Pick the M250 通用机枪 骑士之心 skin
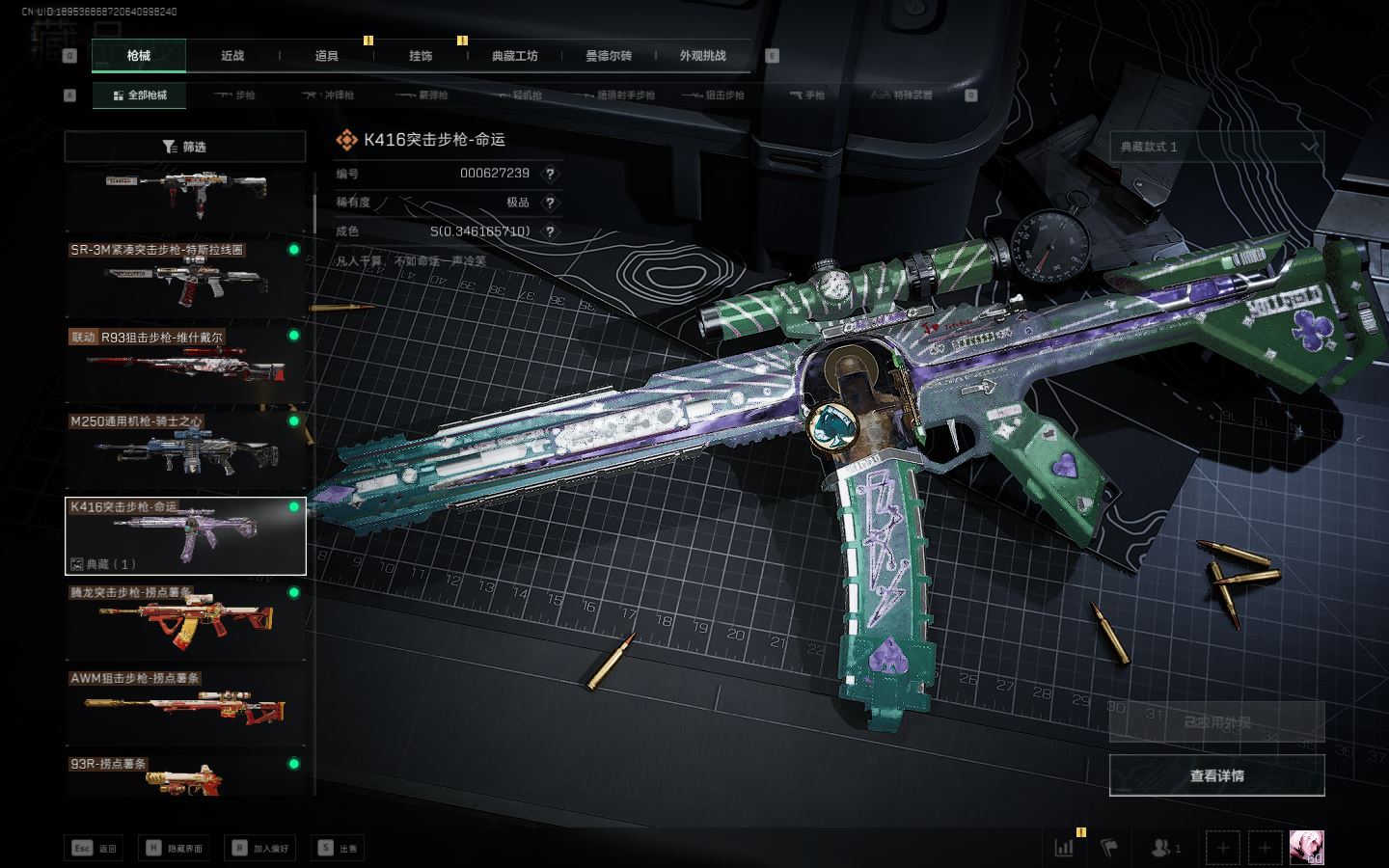Screen dimensions: 1389x868 coord(184,448)
